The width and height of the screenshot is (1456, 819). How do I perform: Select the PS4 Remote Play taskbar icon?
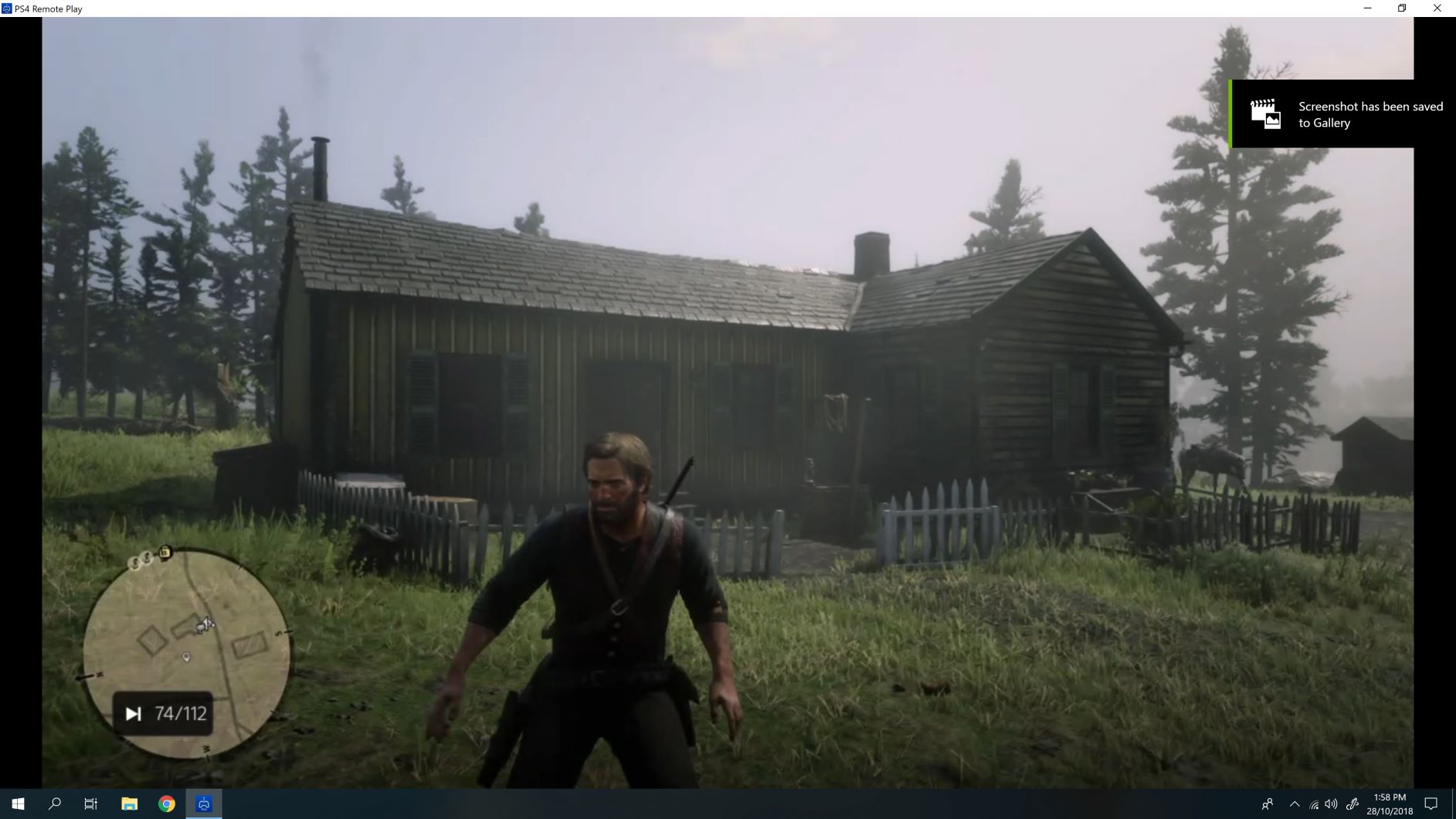[203, 804]
